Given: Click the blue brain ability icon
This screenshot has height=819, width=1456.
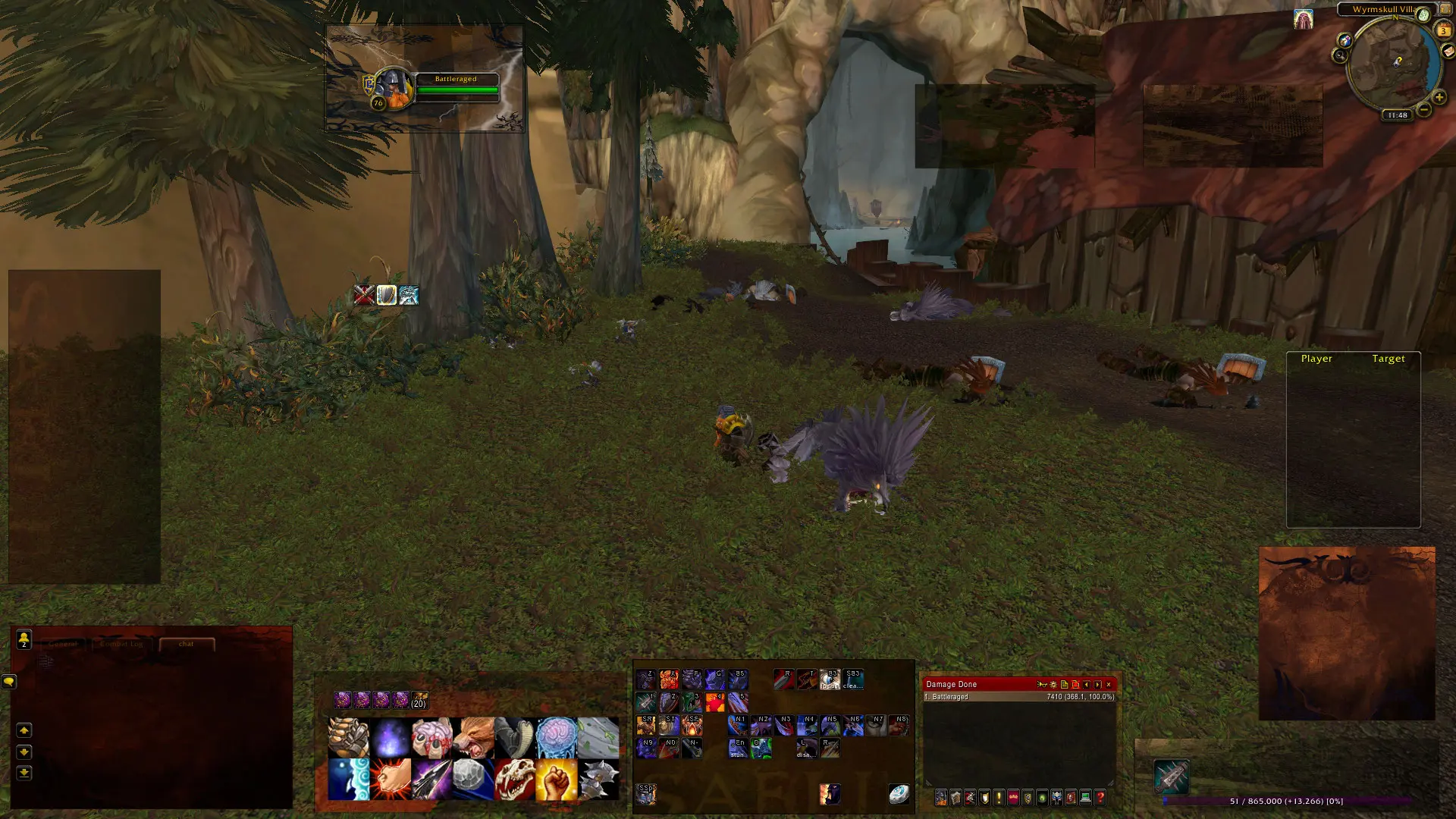Looking at the screenshot, I should (x=556, y=738).
